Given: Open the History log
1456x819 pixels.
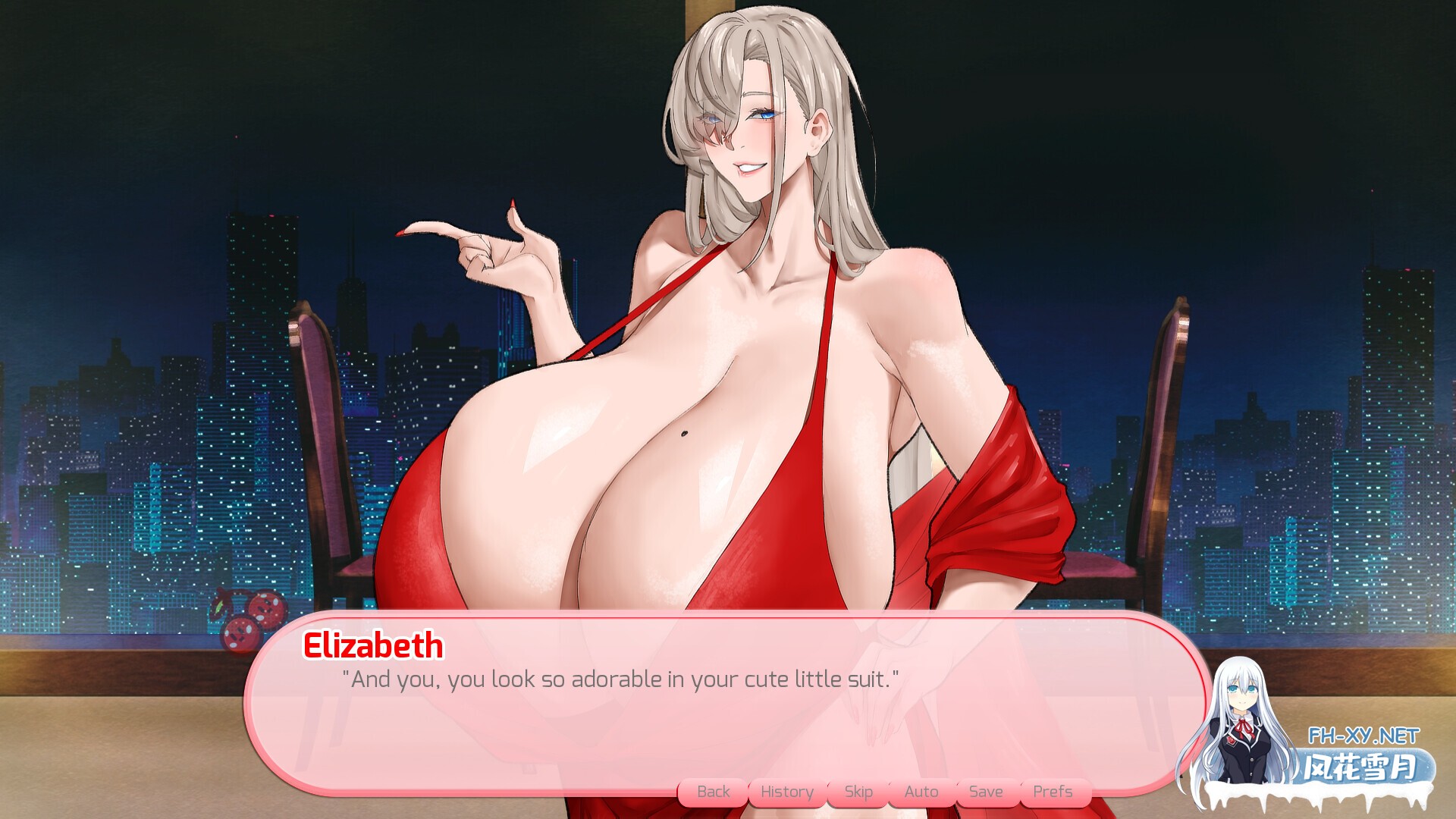Looking at the screenshot, I should pos(786,791).
